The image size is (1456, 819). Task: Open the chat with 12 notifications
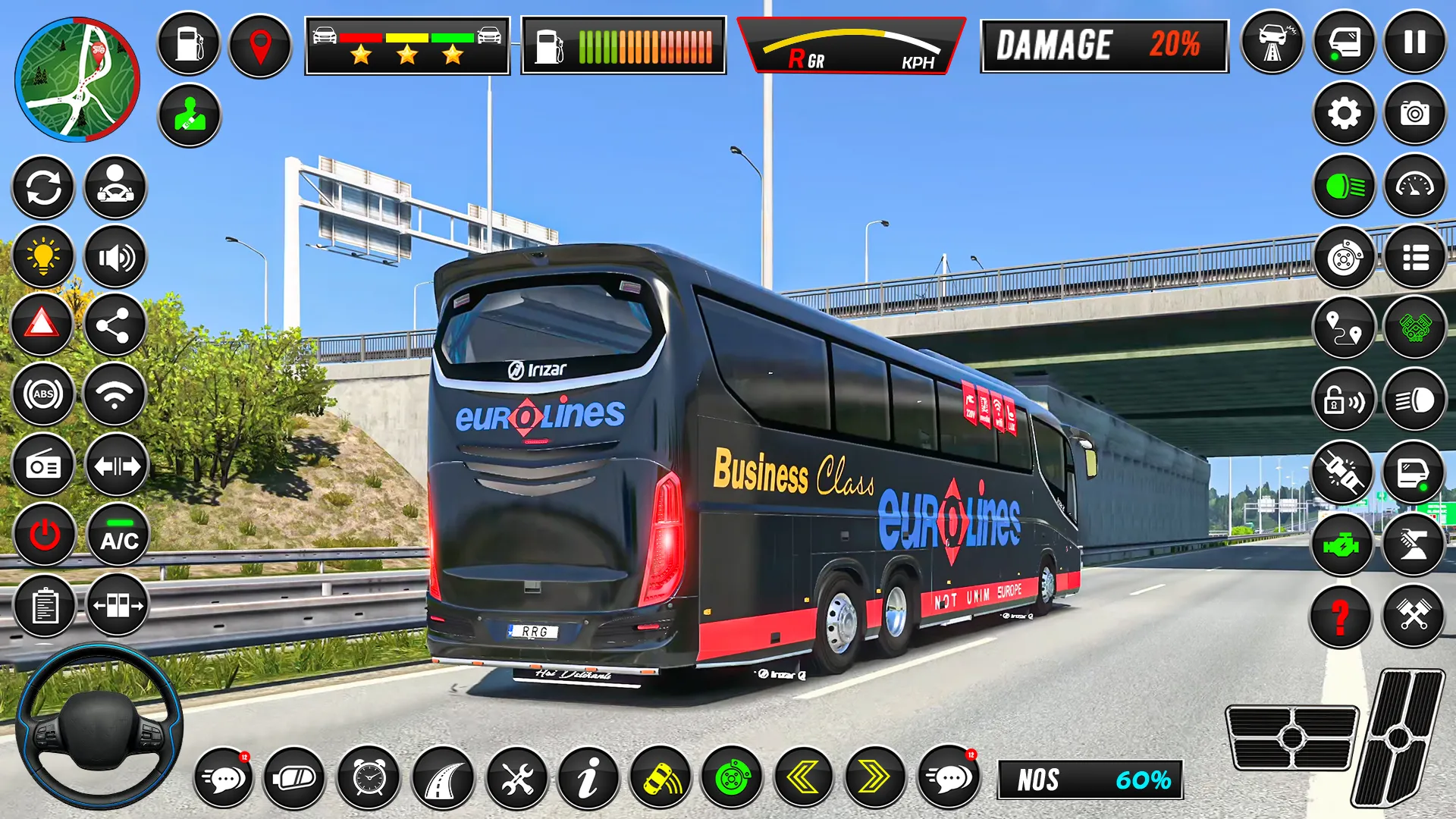[x=224, y=778]
